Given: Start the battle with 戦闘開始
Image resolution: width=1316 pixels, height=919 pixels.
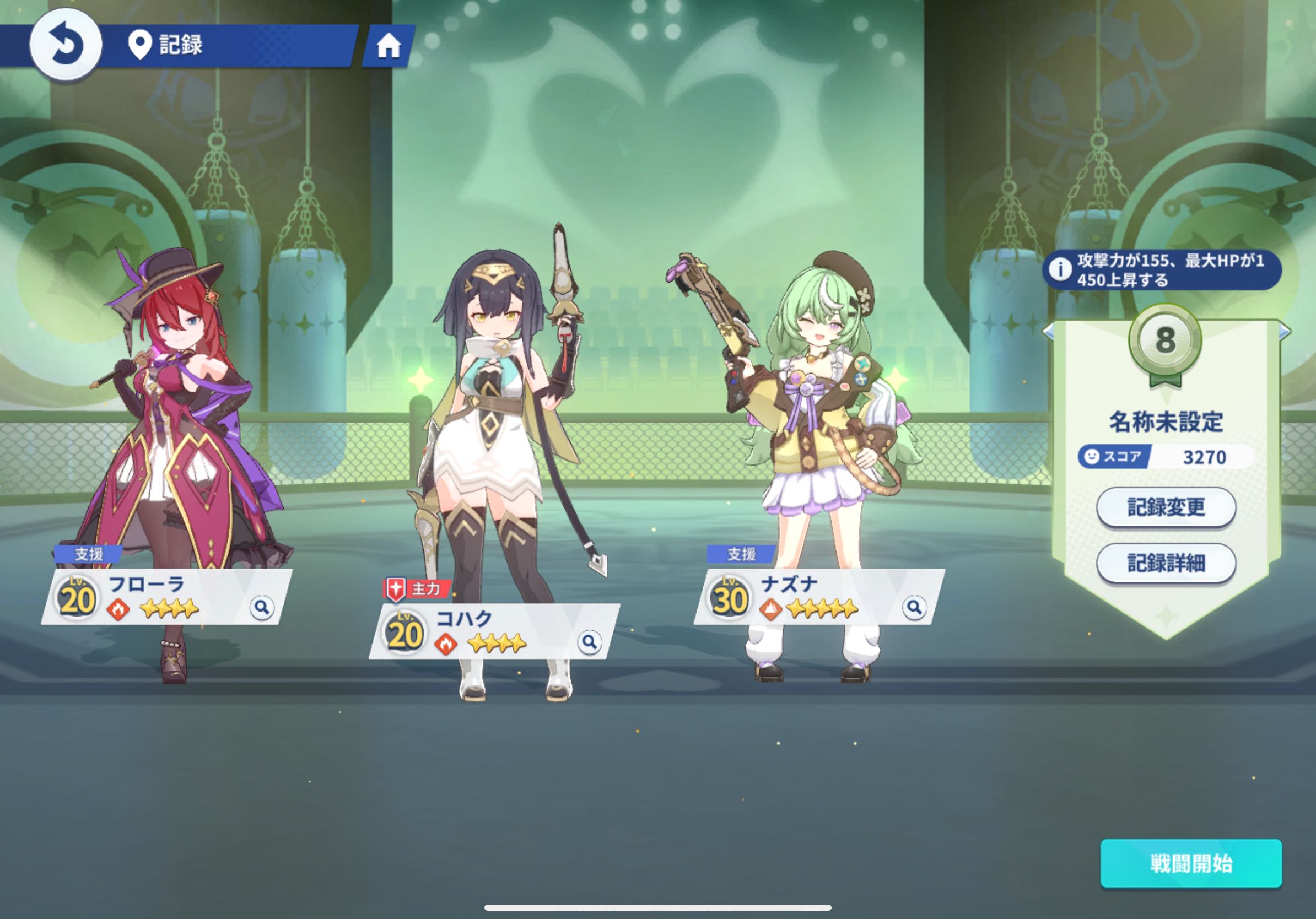Looking at the screenshot, I should coord(1190,863).
